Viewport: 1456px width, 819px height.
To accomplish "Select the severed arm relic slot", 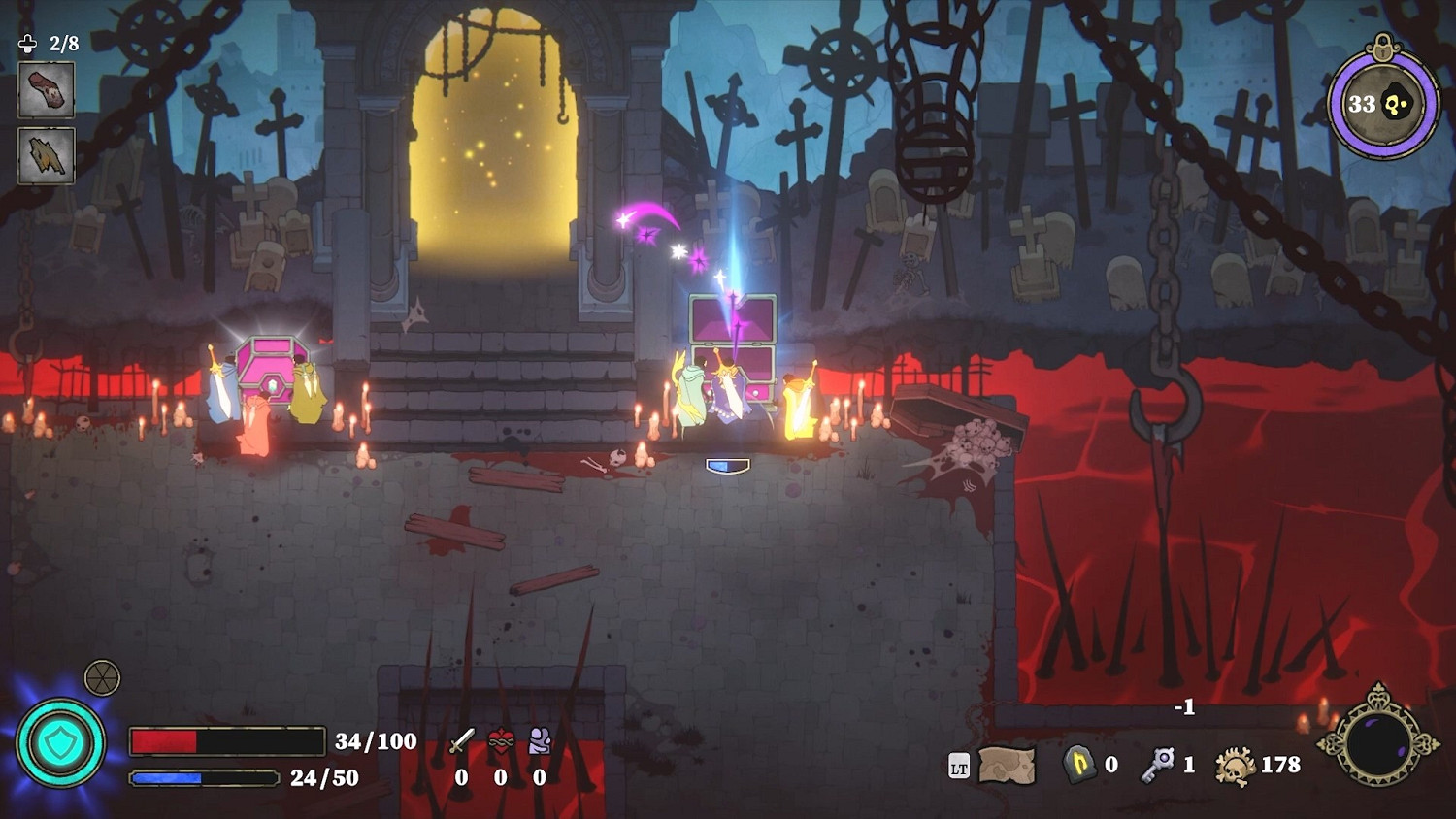I will (46, 90).
